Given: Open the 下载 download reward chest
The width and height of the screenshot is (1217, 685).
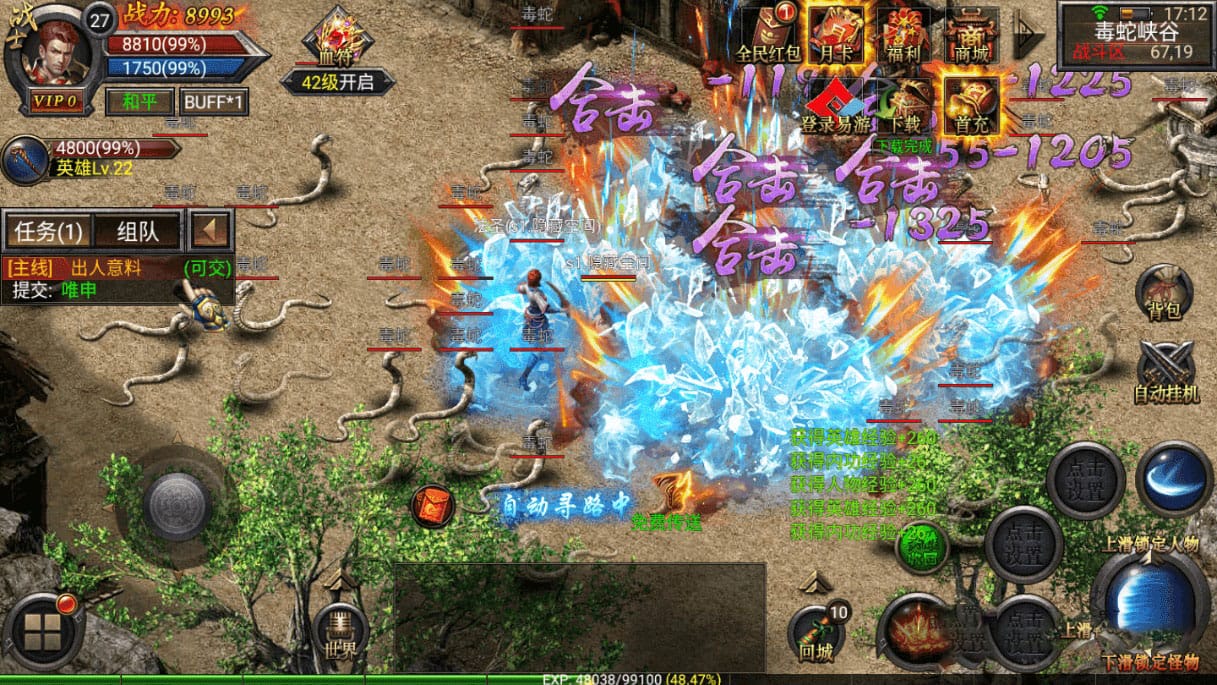Looking at the screenshot, I should pos(905,105).
